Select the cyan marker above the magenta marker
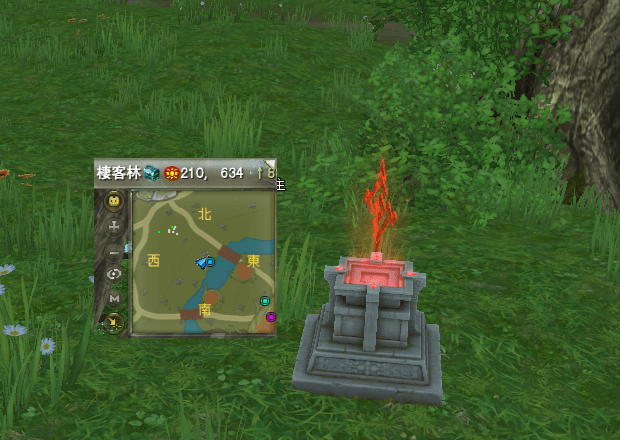The width and height of the screenshot is (620, 440). point(265,301)
